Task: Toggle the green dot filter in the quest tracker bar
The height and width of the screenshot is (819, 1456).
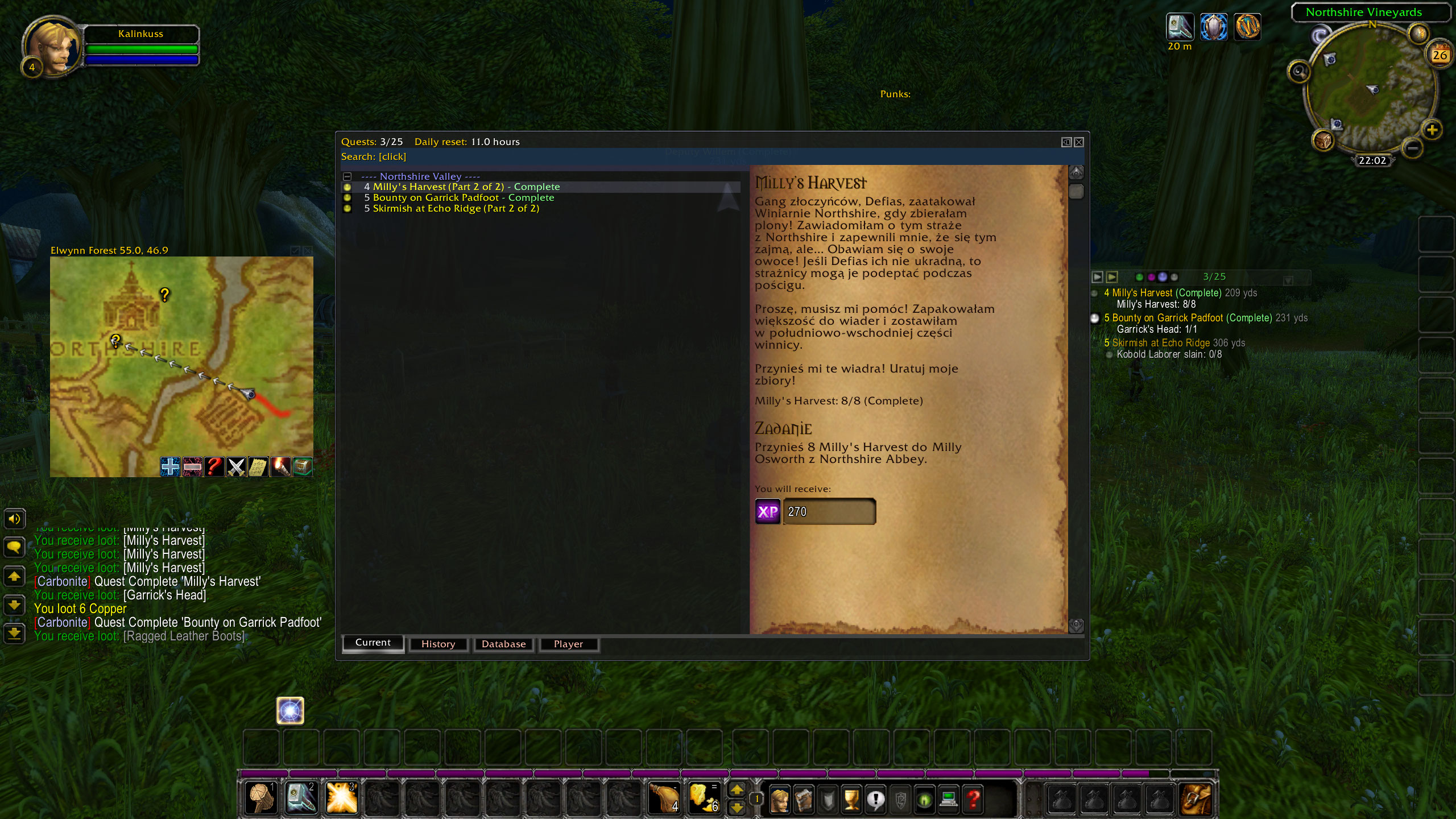Action: point(1138,277)
